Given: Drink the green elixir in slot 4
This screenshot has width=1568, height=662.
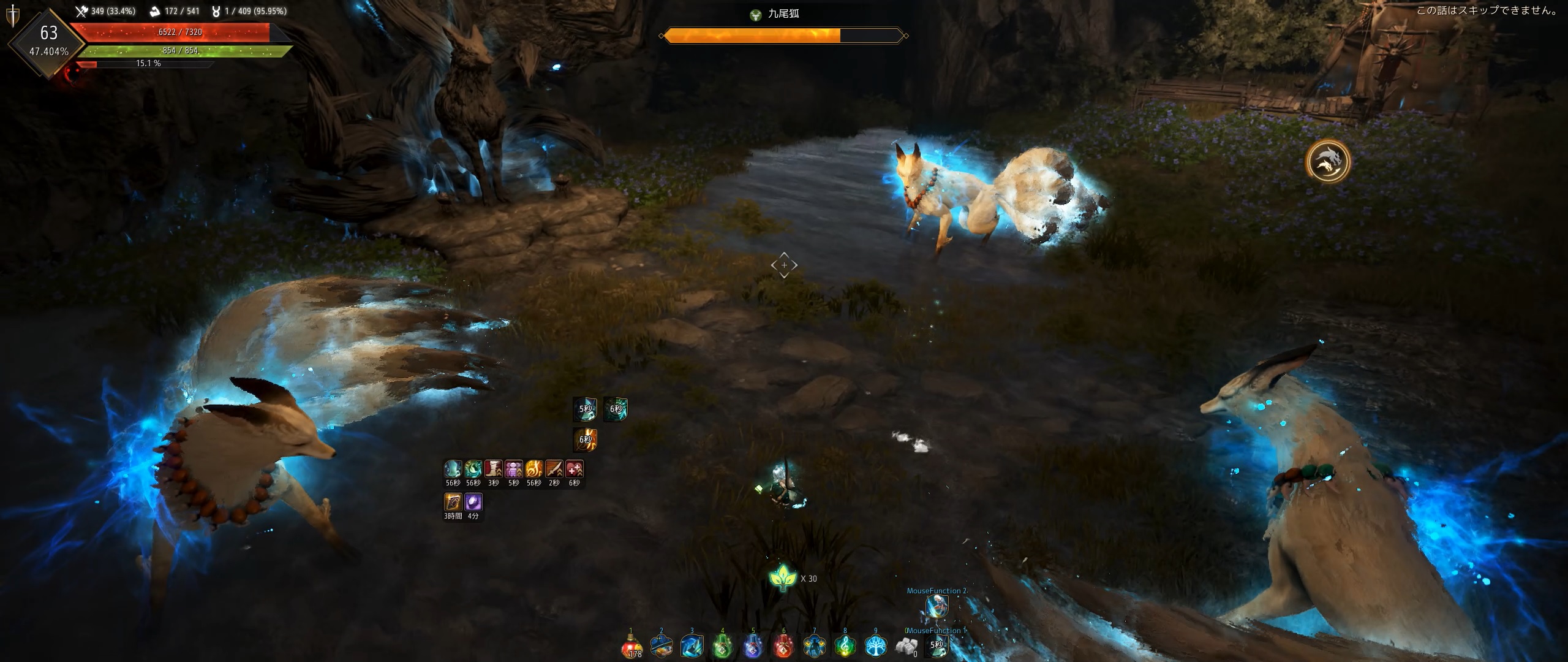Looking at the screenshot, I should 723,646.
